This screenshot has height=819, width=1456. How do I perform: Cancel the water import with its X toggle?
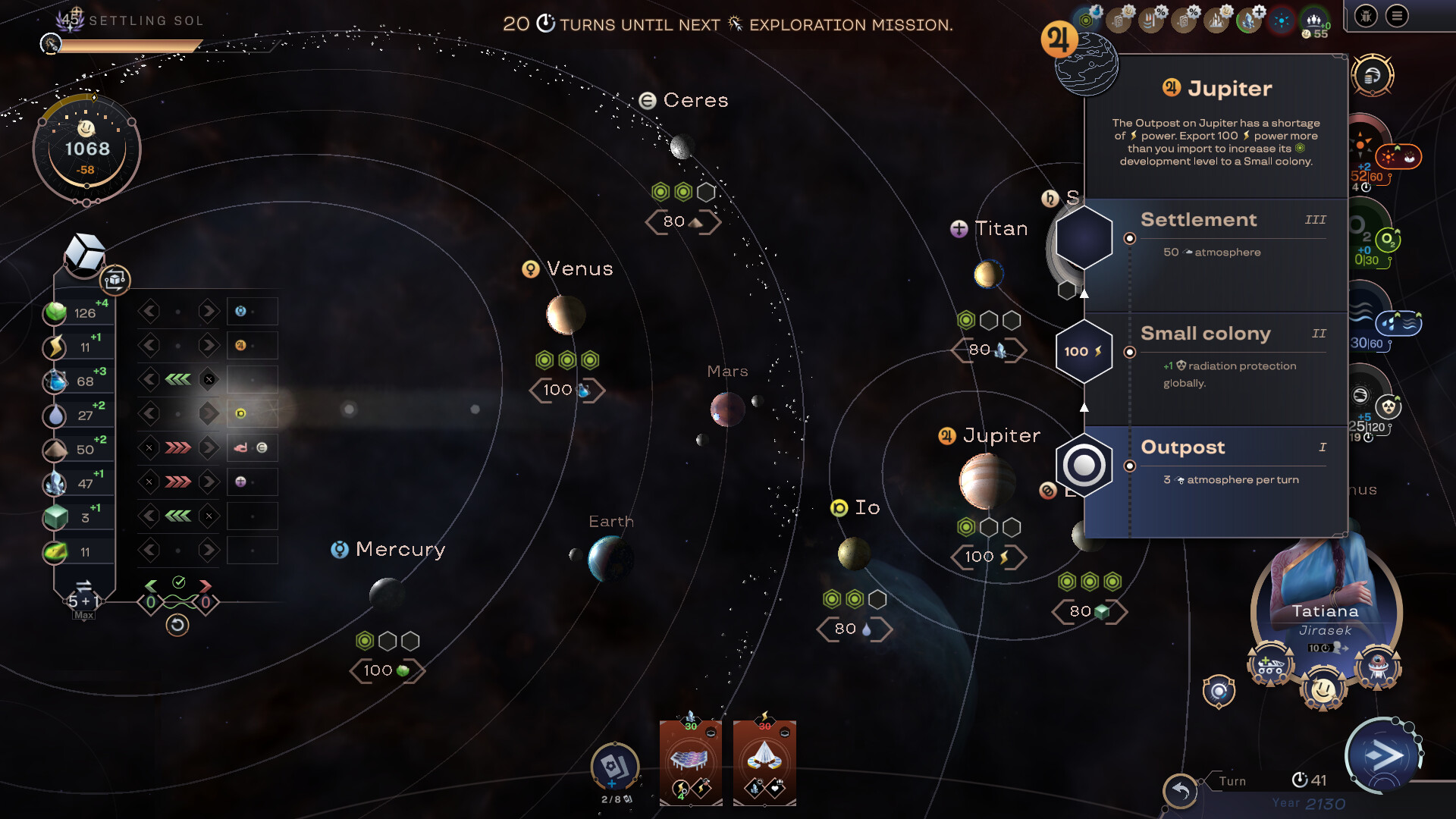point(209,379)
